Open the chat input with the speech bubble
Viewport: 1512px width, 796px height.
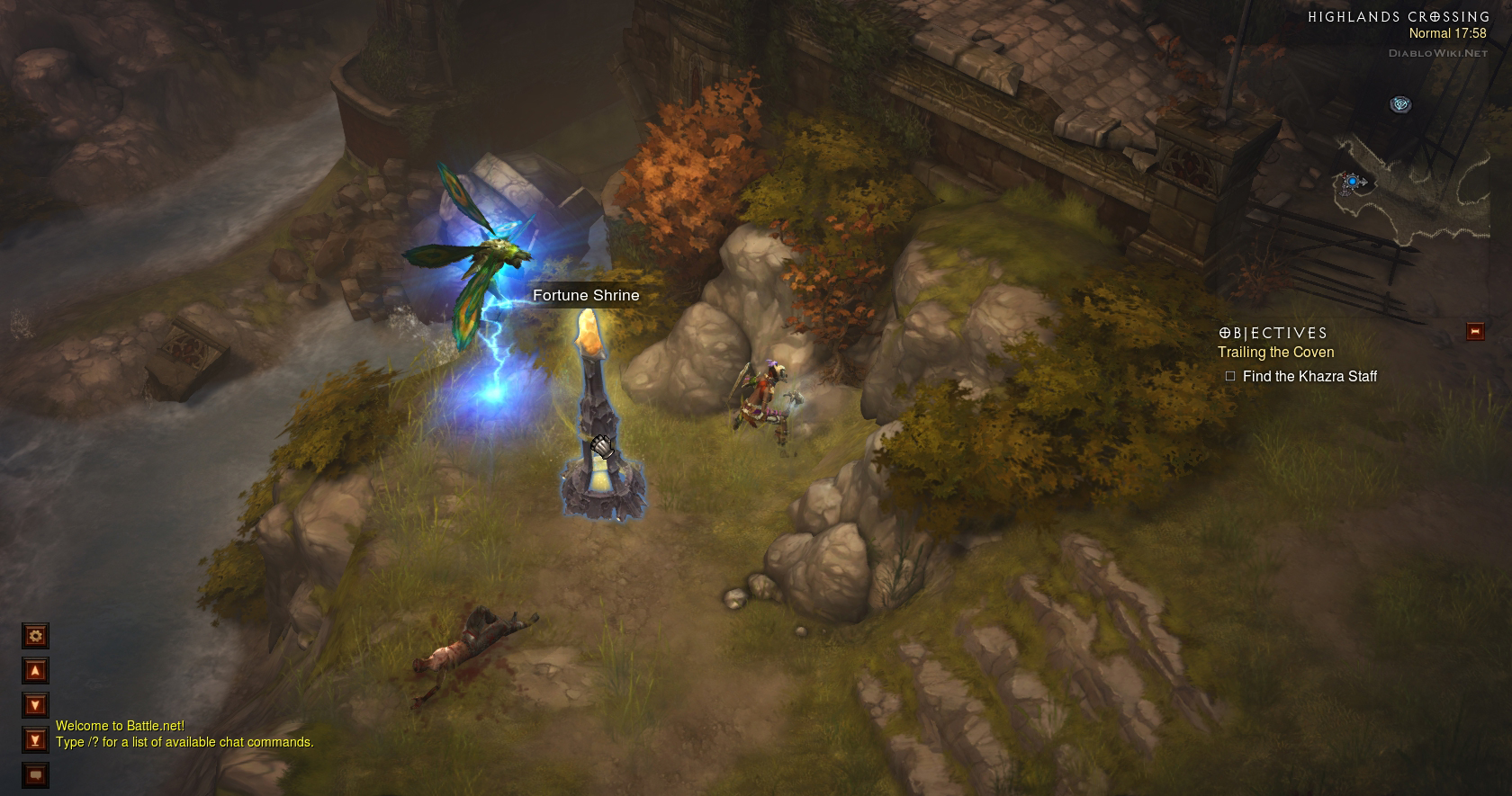pos(35,774)
